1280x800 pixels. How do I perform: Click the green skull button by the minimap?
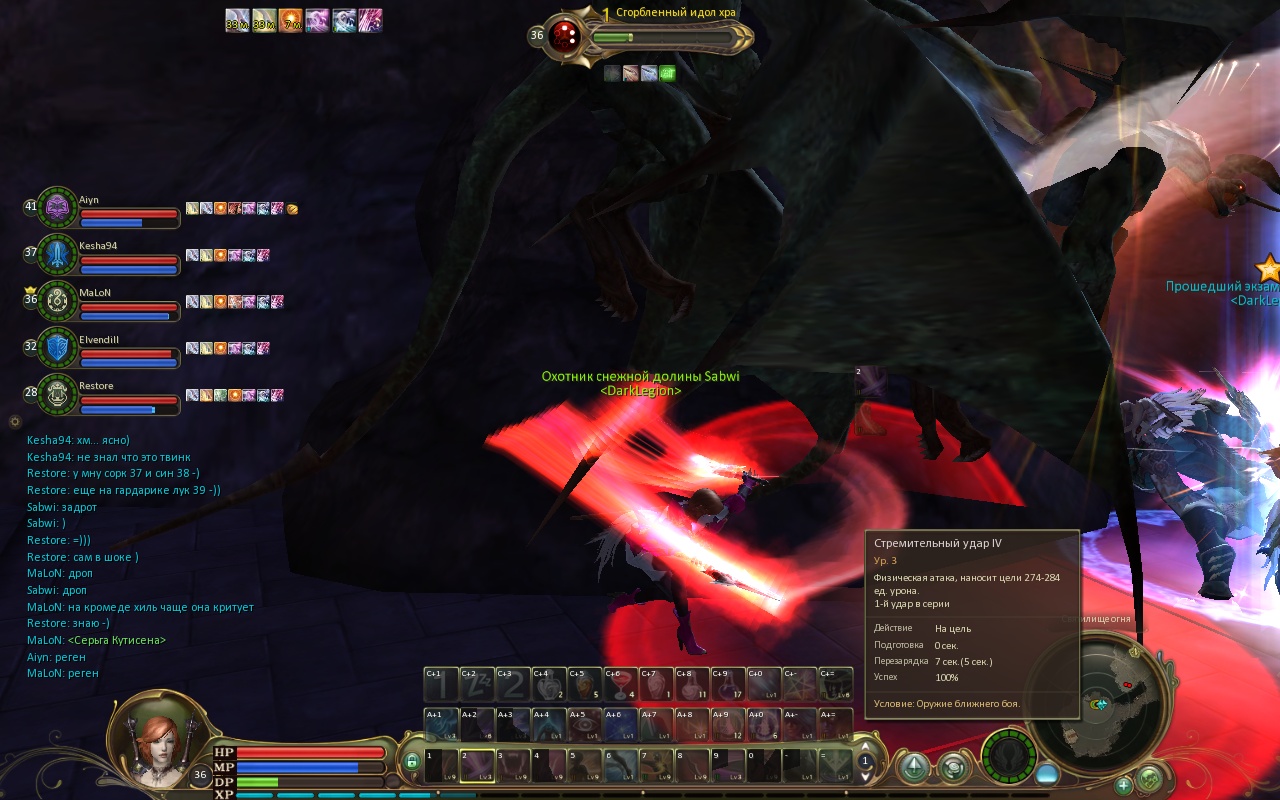point(1149,777)
